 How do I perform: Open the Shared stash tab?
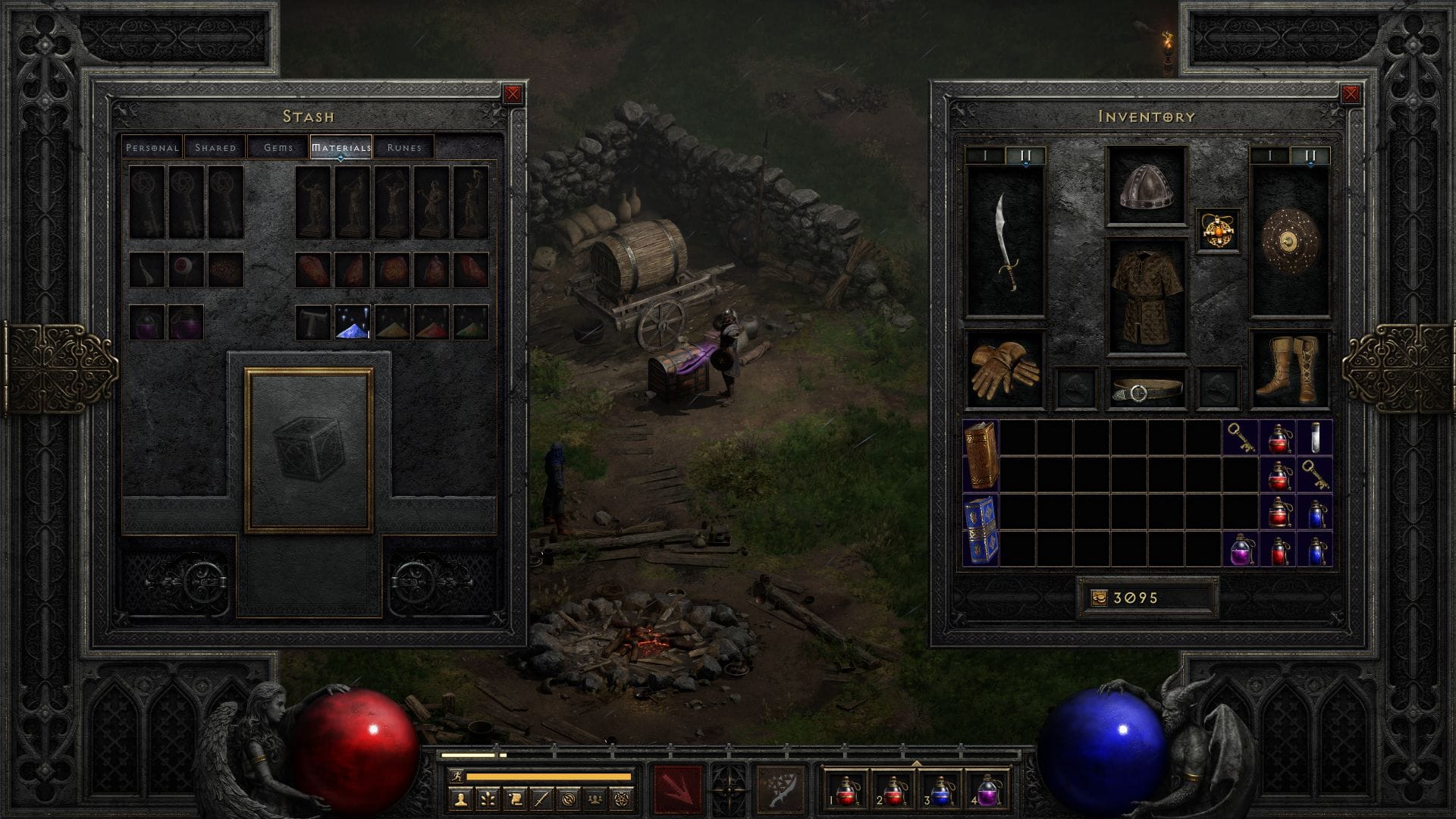click(x=215, y=147)
